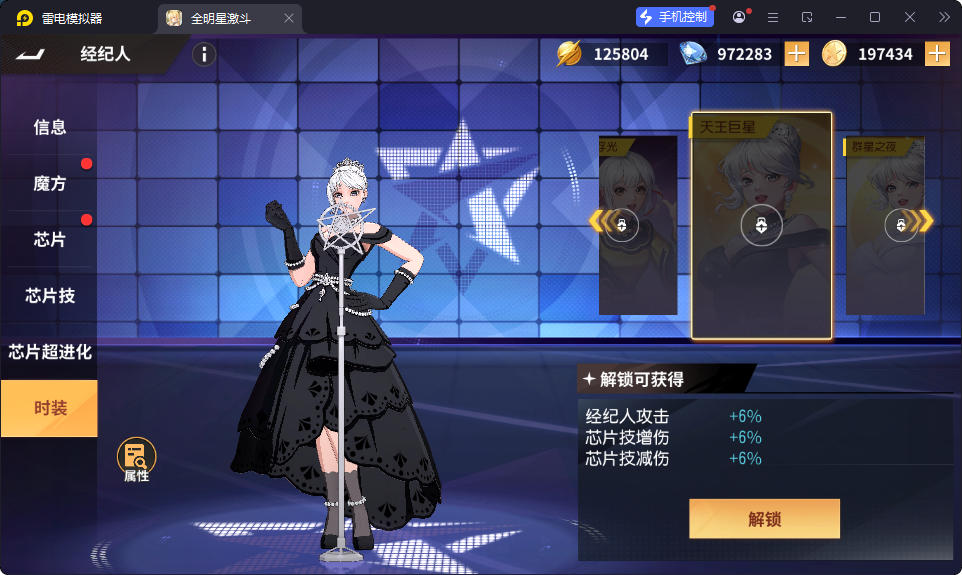
Task: Open the 魔方 tab
Action: [x=49, y=183]
